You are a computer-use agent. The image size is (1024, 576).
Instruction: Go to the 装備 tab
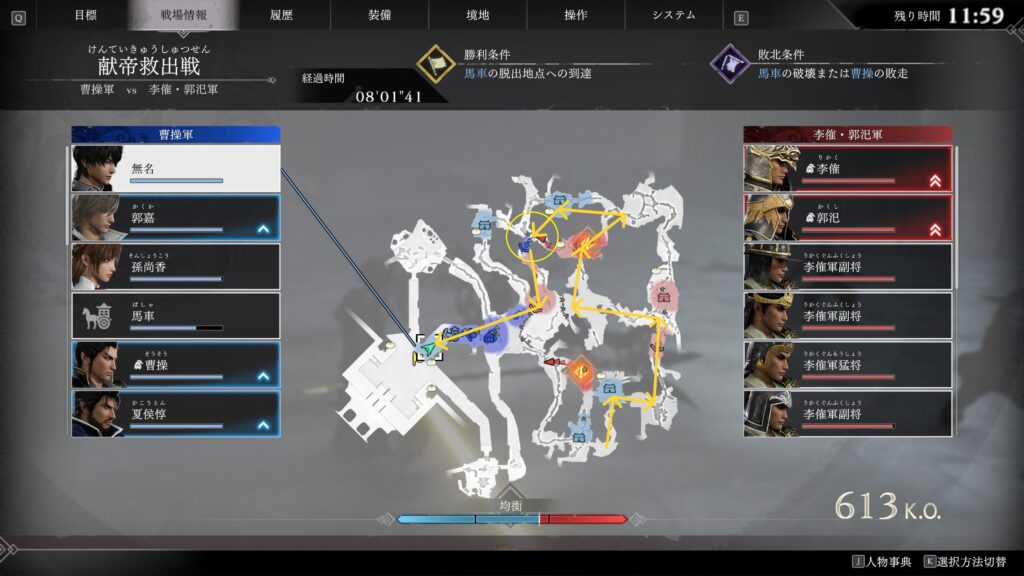[379, 15]
